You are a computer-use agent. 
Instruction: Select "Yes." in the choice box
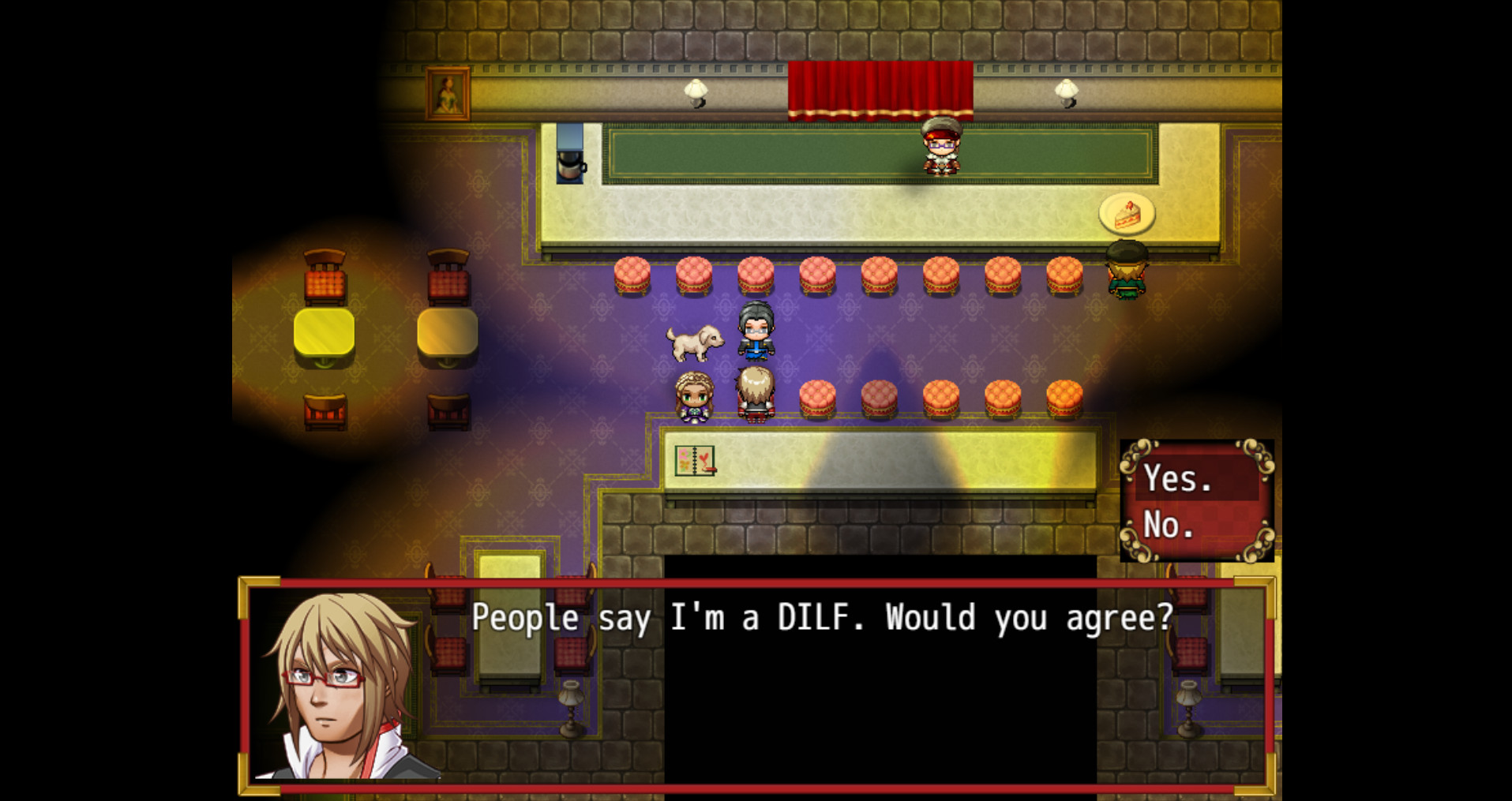[1175, 478]
